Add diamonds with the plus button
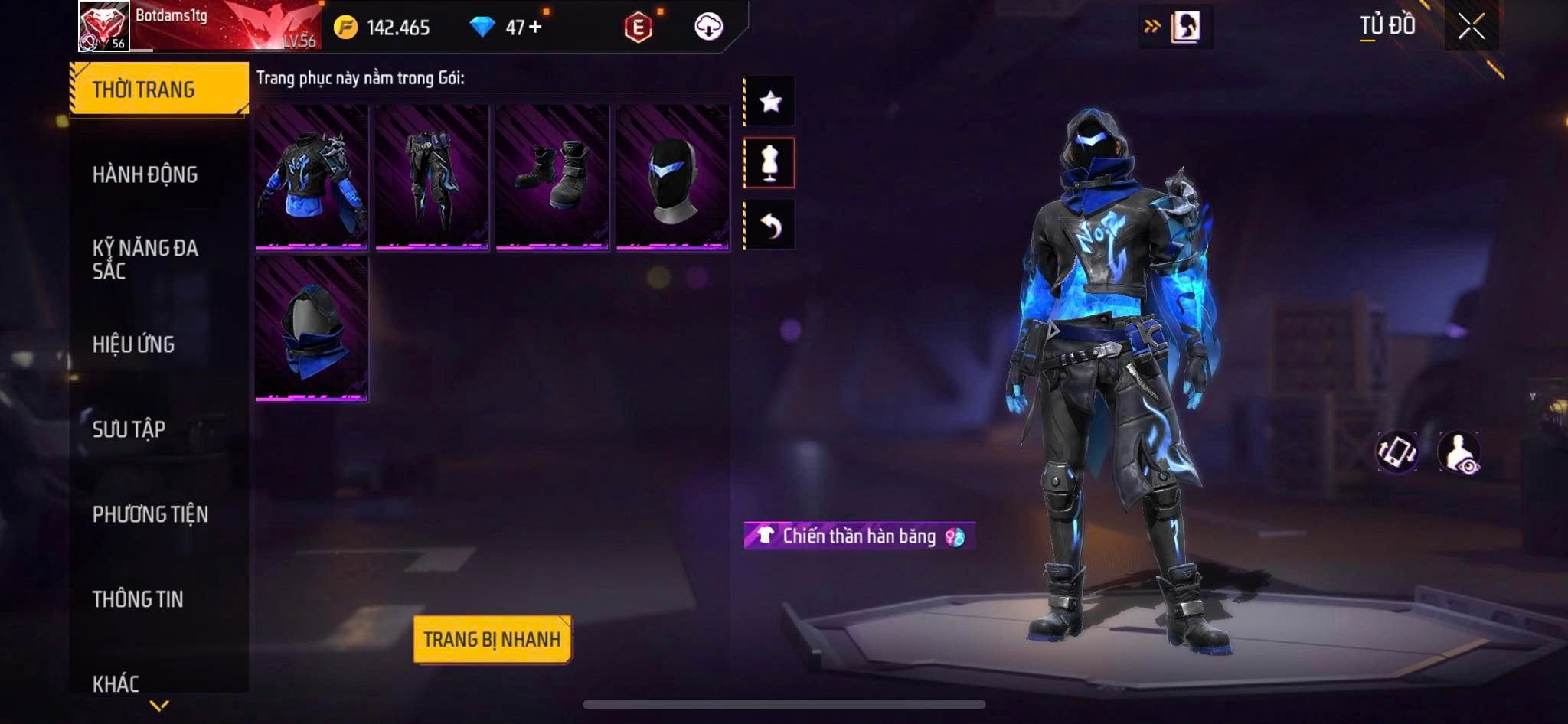The height and width of the screenshot is (724, 1568). 535,28
